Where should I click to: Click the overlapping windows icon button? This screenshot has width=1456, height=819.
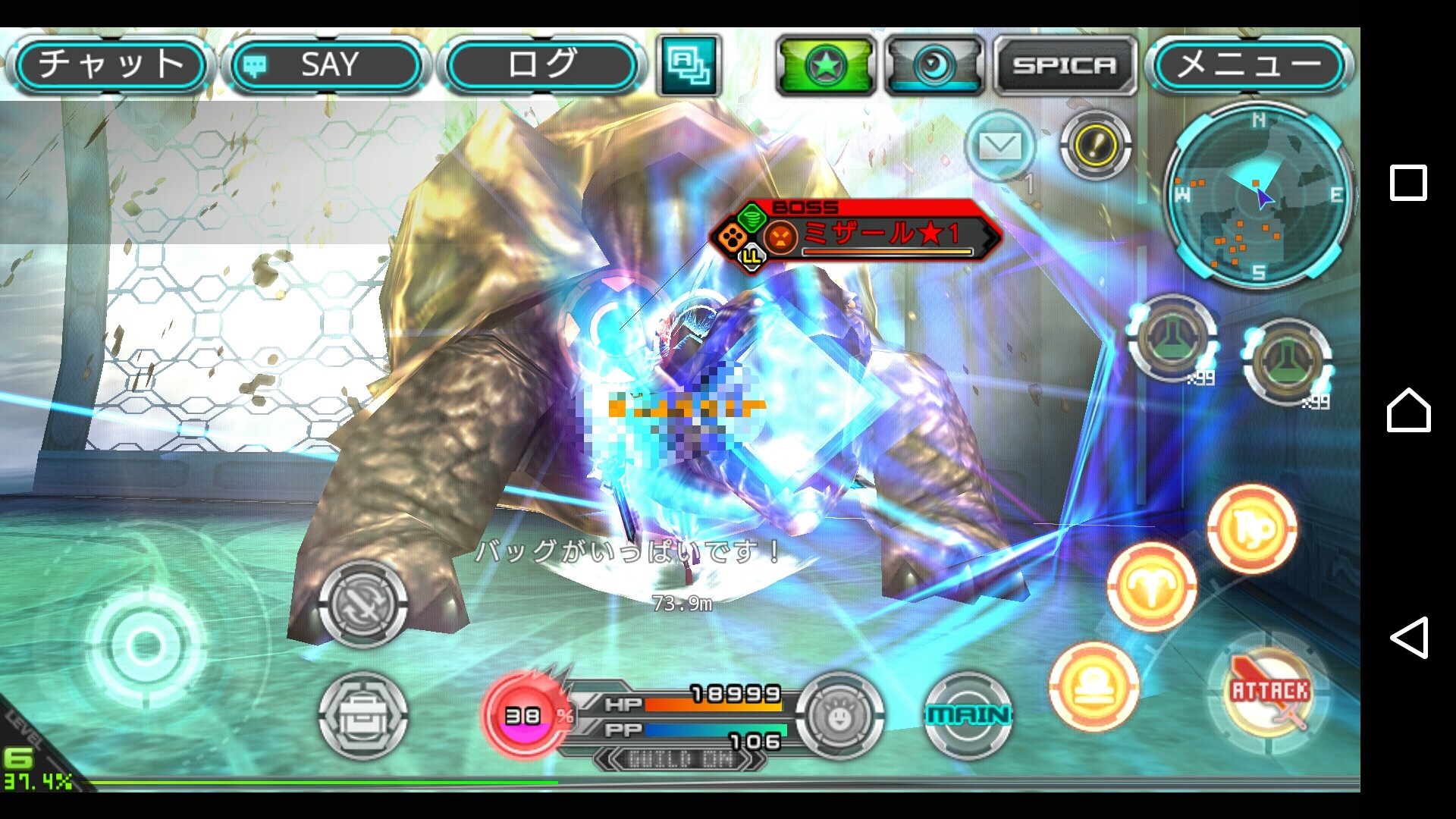689,66
